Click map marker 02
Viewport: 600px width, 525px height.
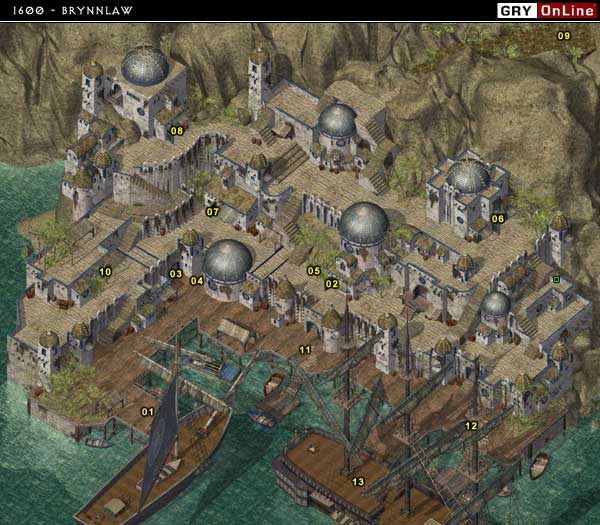tap(332, 284)
